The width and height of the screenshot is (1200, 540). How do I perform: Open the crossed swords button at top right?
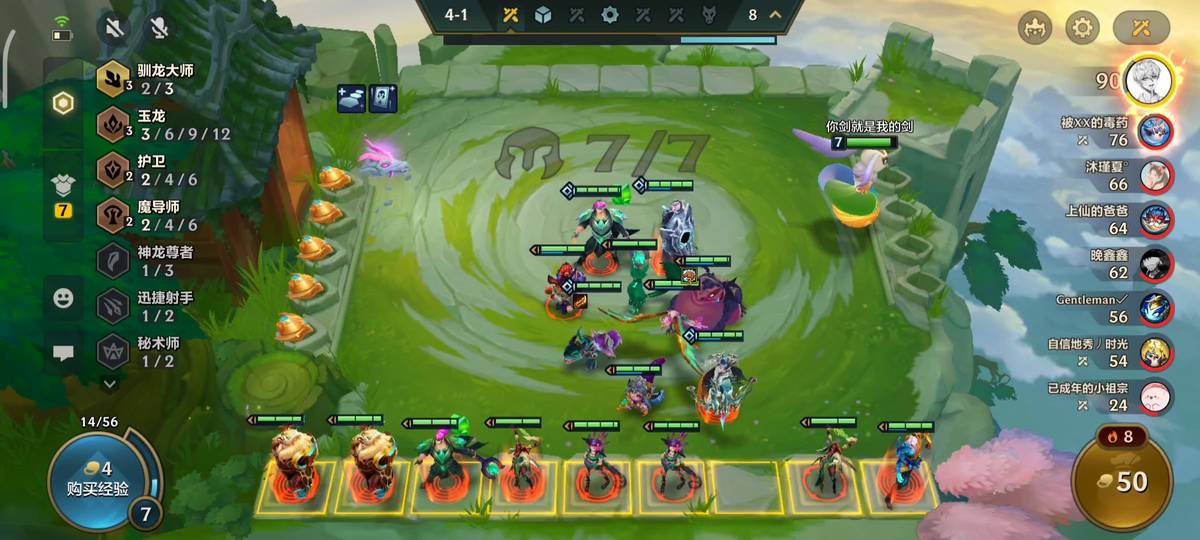[x=1141, y=27]
